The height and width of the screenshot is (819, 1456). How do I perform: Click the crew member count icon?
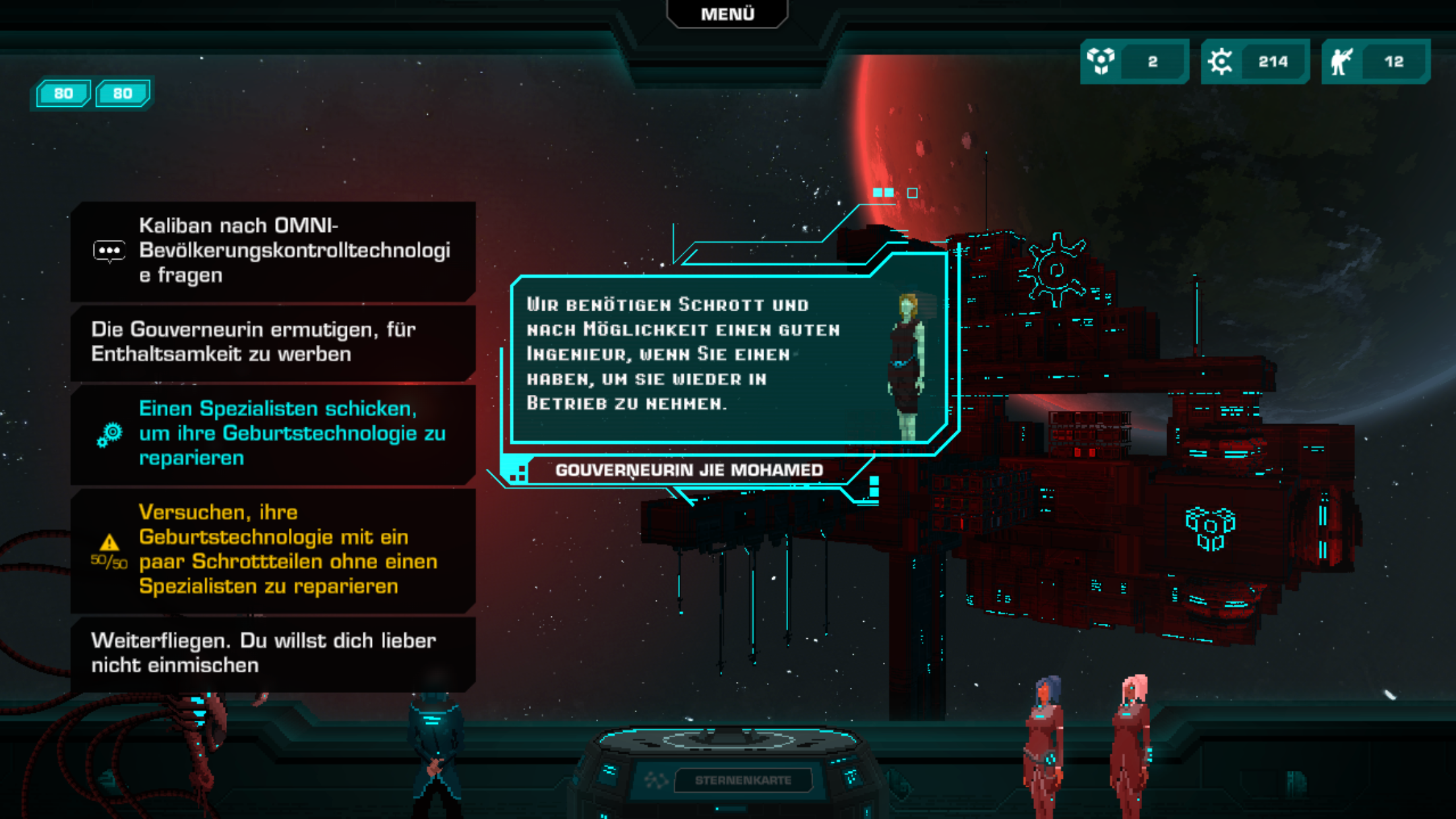(1341, 61)
